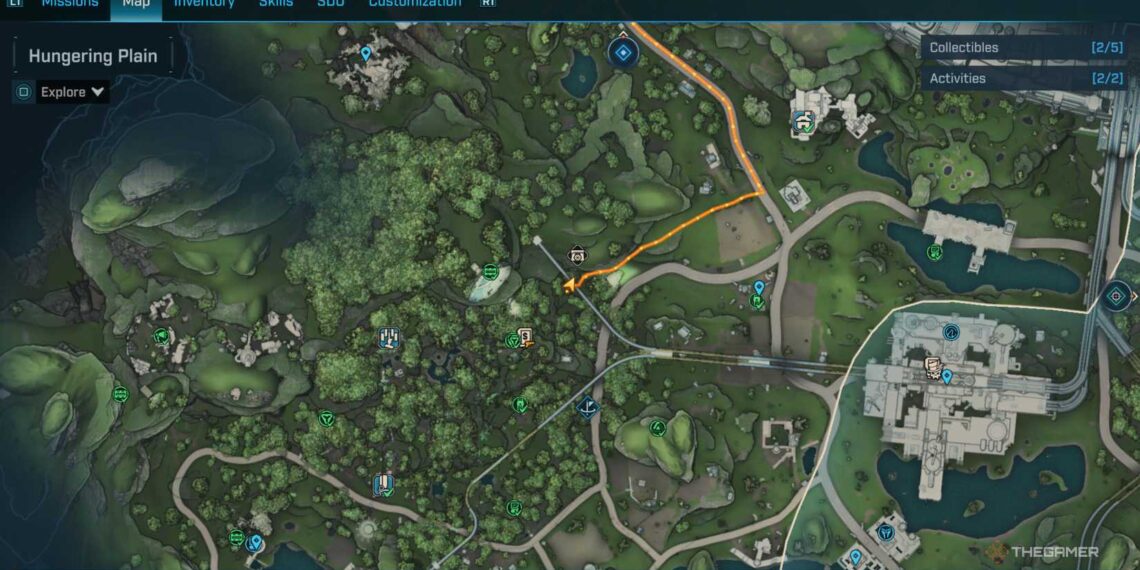Select the completed house-shaped location marker
The width and height of the screenshot is (1140, 570).
[803, 122]
